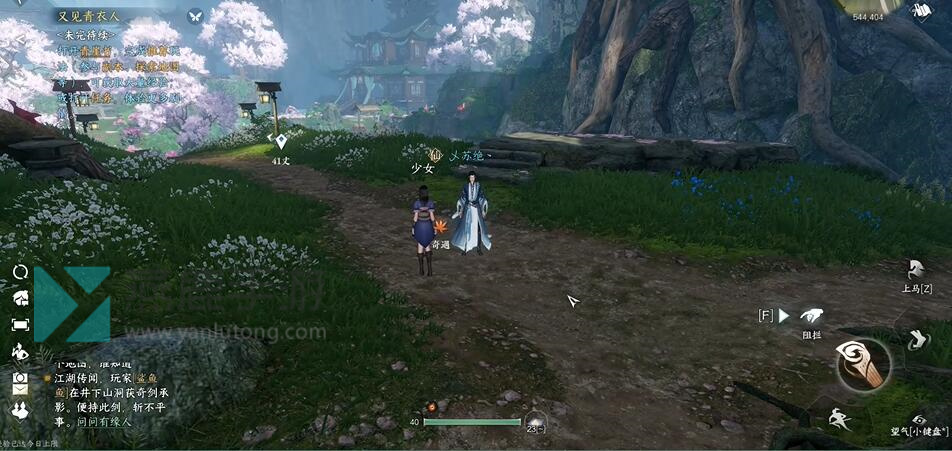
Task: Trigger the running figure sprint icon
Action: tap(840, 420)
